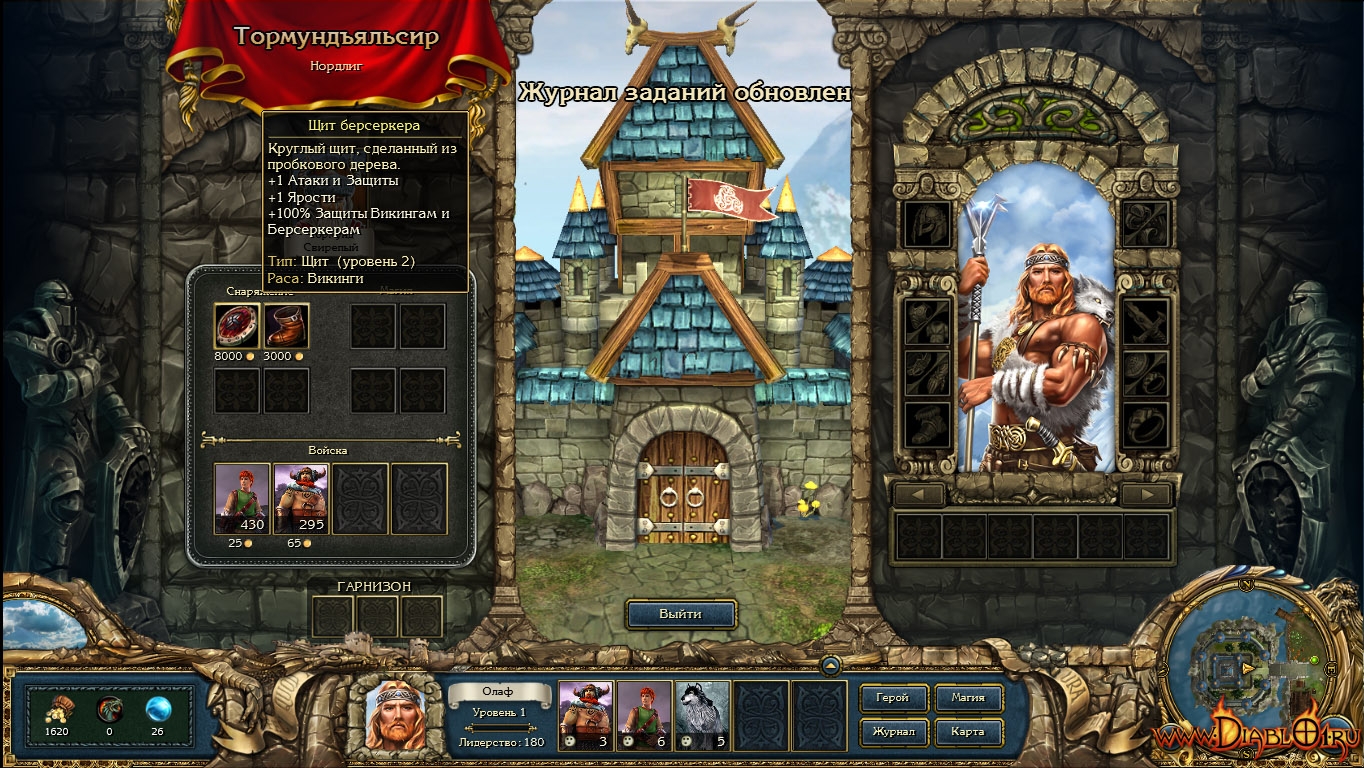Click Olaf's hero portrait in the bottom bar
The height and width of the screenshot is (768, 1364).
pos(399,712)
